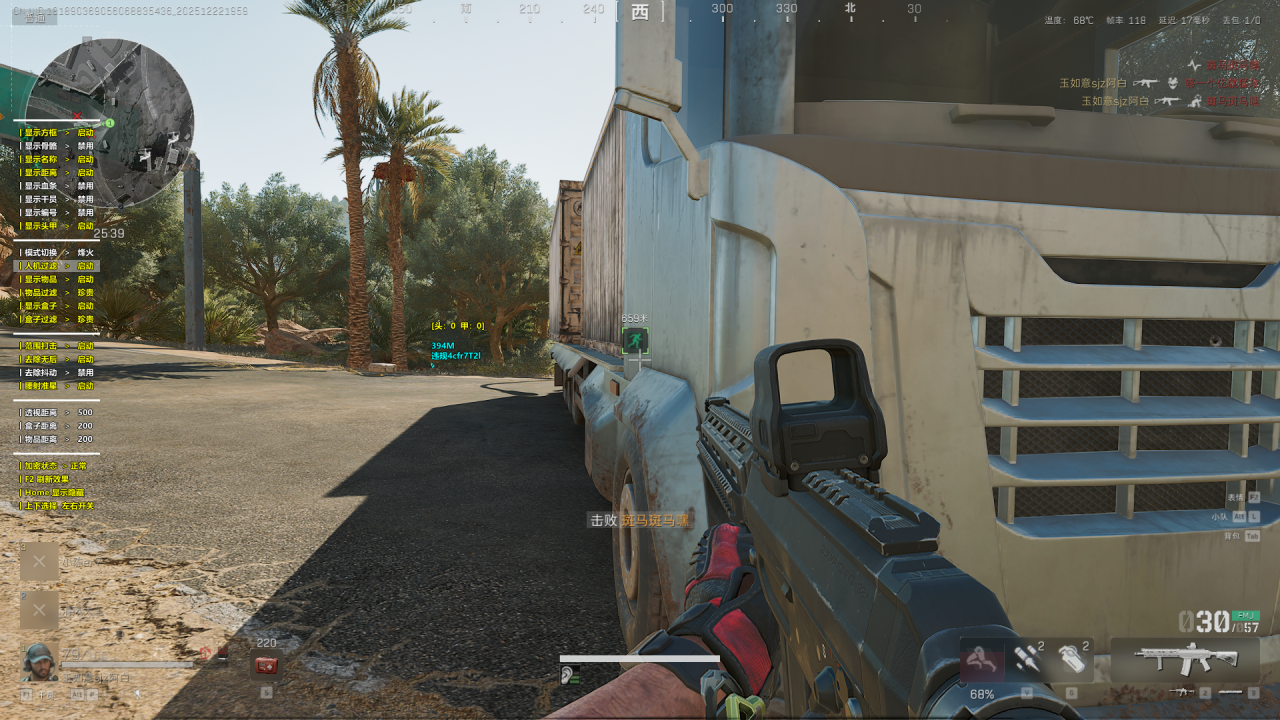
Task: Select the ammunition rounds gadget icon
Action: [x=1027, y=659]
